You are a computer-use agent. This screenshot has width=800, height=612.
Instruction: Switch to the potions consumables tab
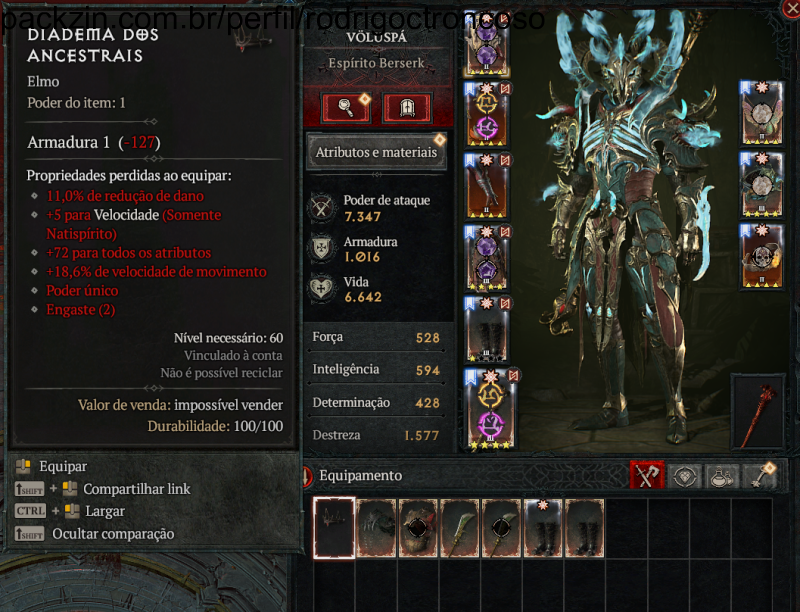(x=720, y=476)
